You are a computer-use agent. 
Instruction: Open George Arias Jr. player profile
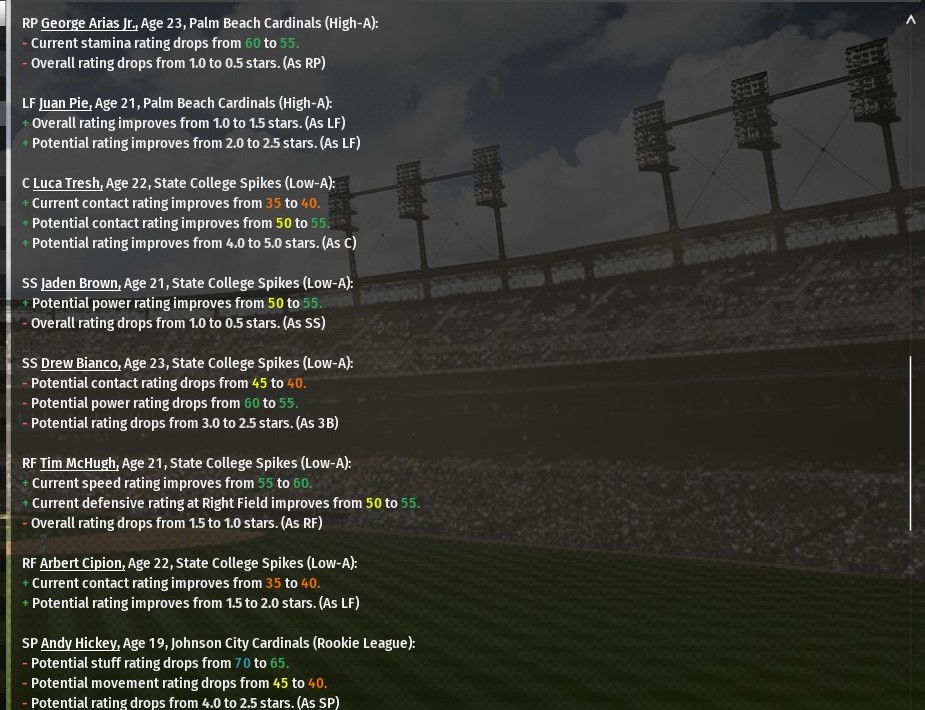pos(89,23)
